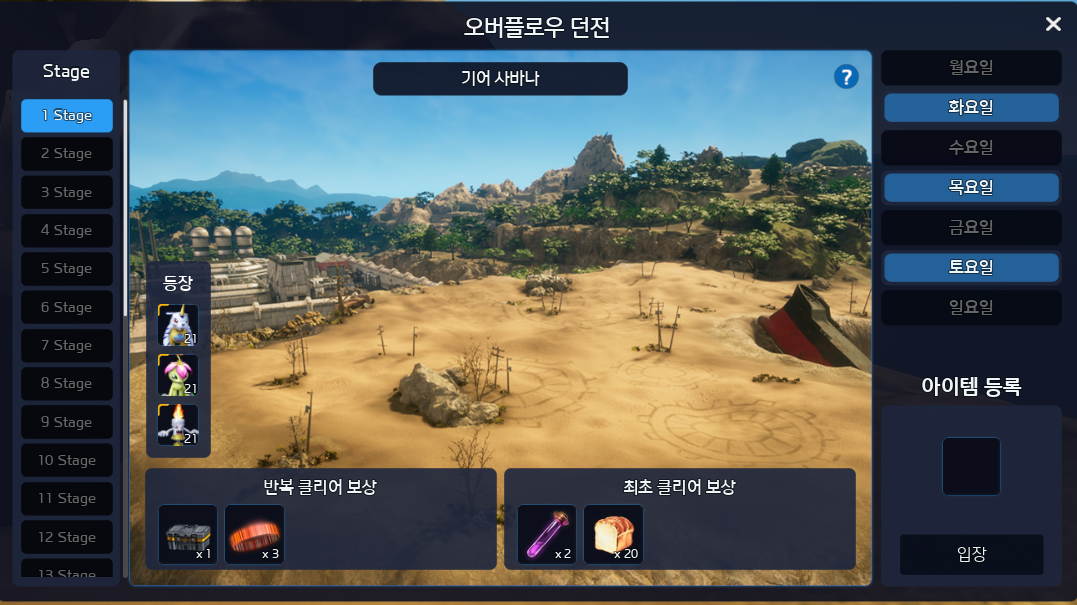
Task: View the bread x20 reward
Action: [x=613, y=534]
